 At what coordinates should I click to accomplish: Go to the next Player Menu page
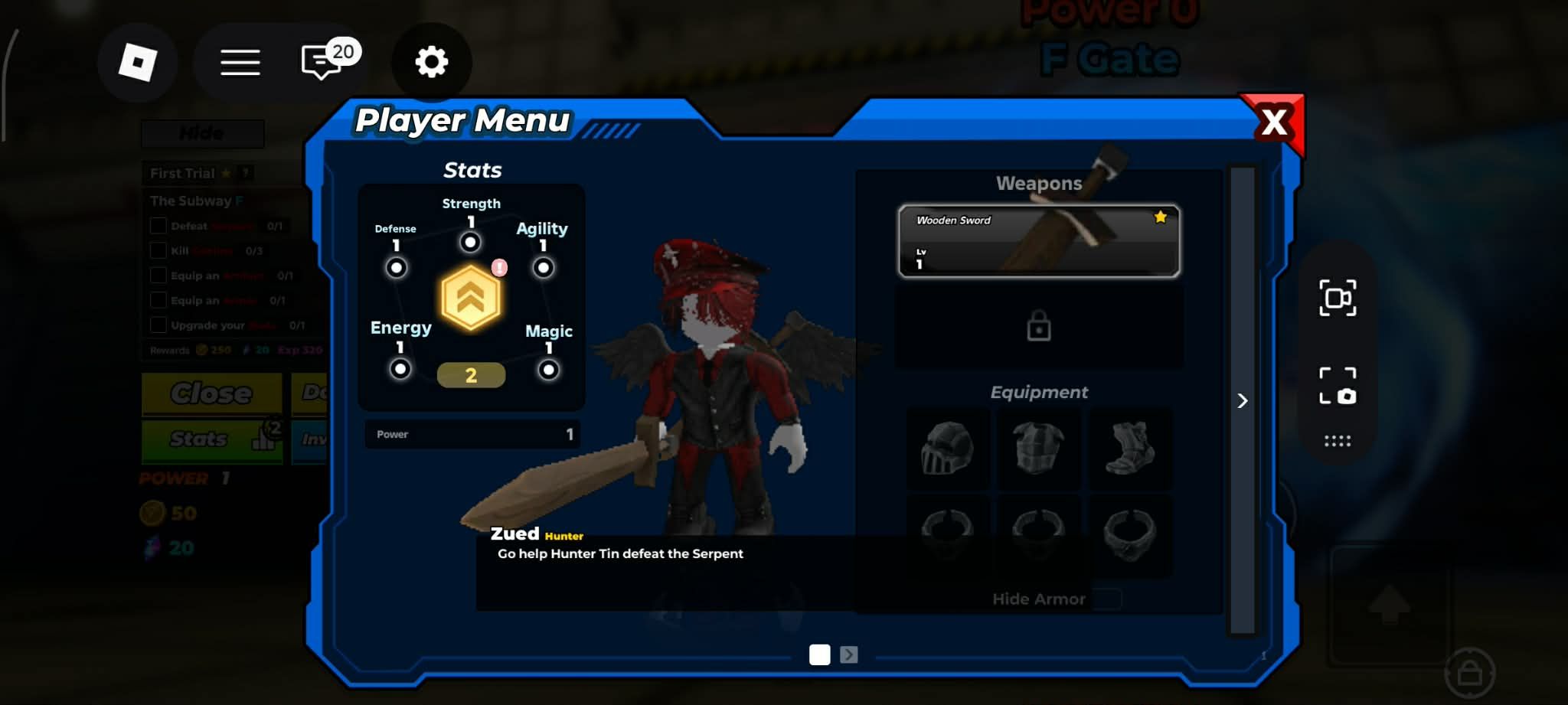point(848,654)
